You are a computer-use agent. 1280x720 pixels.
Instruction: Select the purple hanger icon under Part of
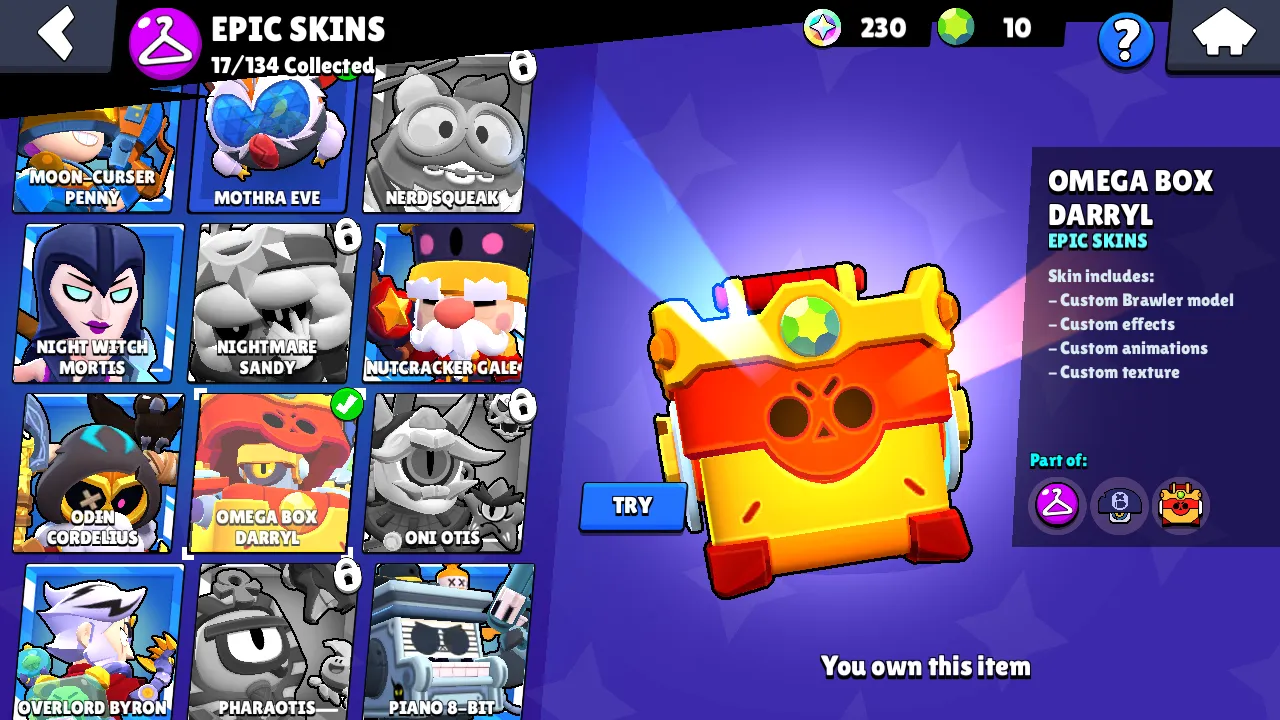(1056, 505)
